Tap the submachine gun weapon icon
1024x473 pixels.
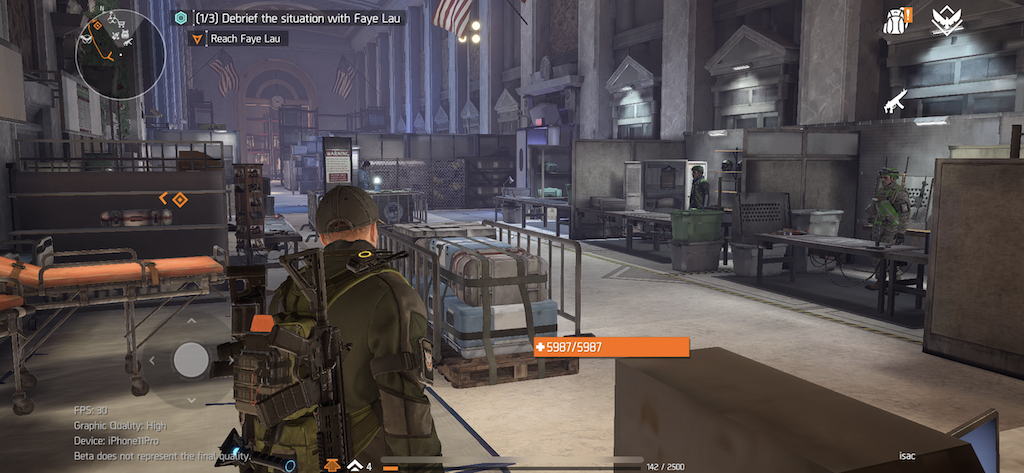point(895,100)
